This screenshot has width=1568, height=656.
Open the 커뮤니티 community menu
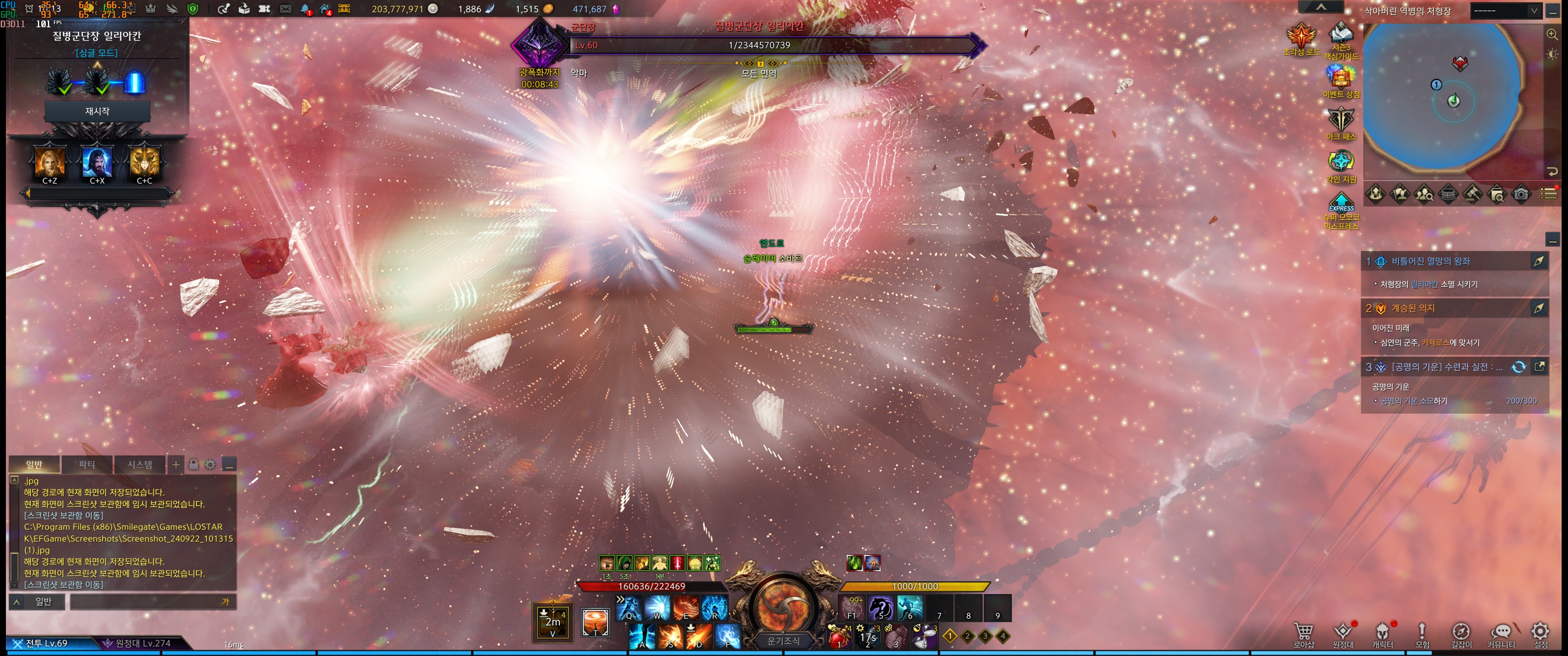pos(1501,634)
